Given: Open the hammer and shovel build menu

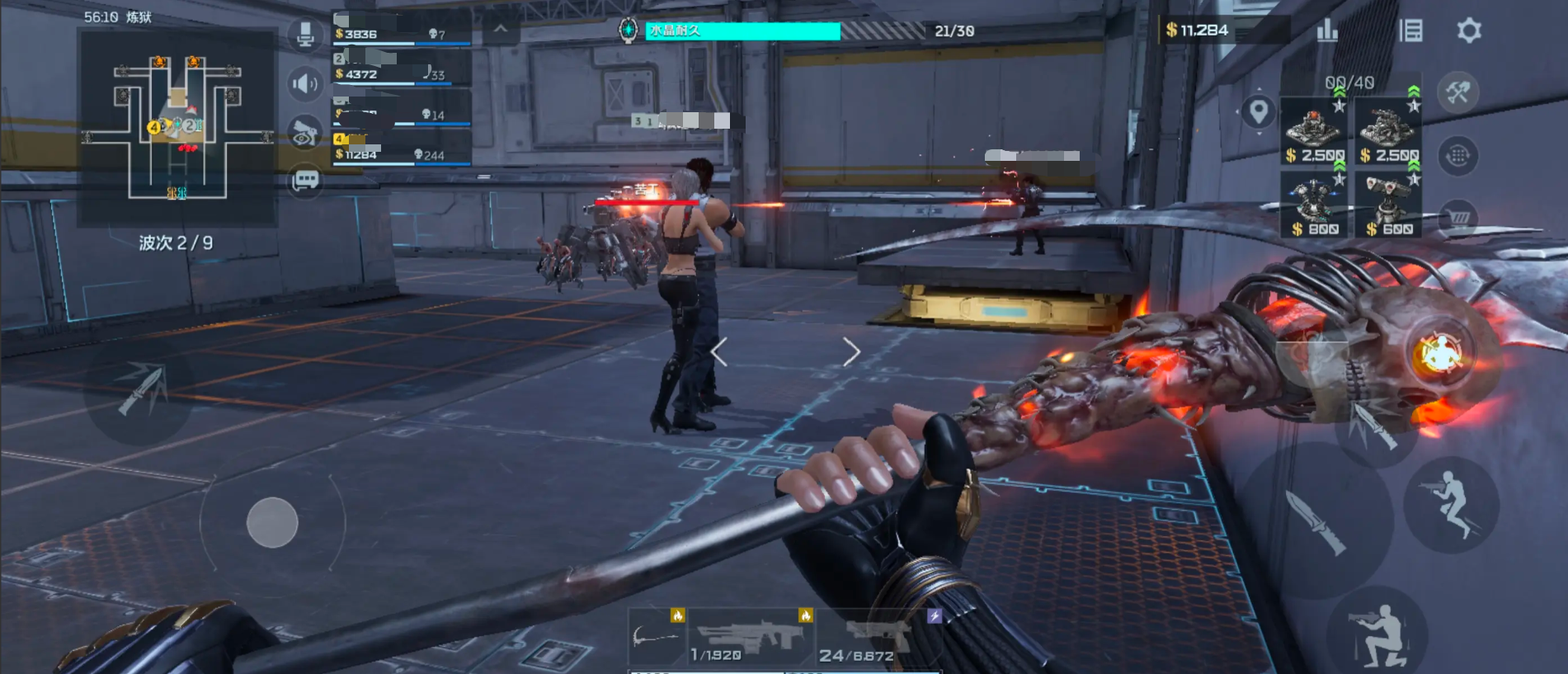Looking at the screenshot, I should tap(1457, 92).
